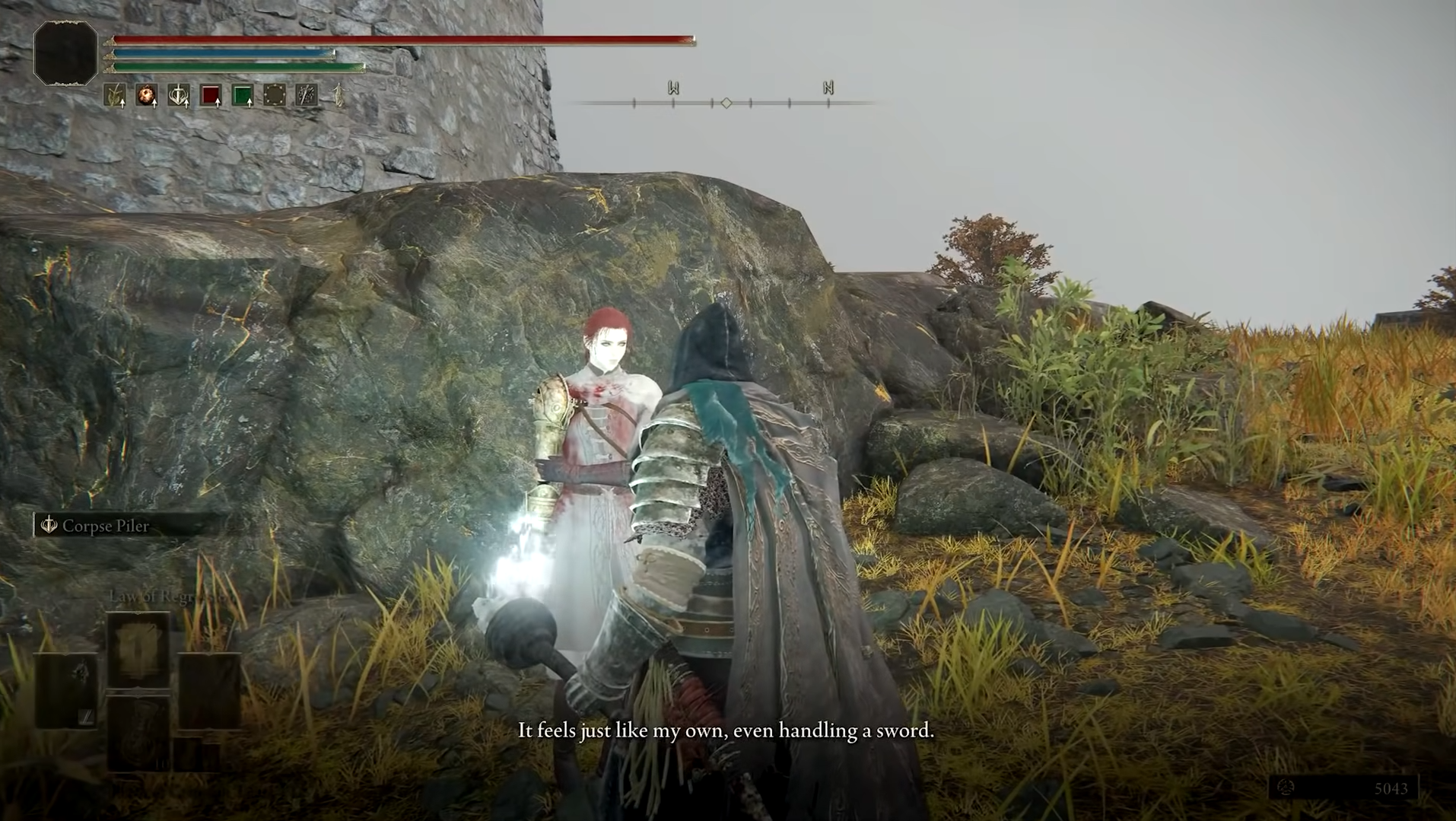The image size is (1456, 821).
Task: Click the Corpse Piler skill label
Action: point(105,526)
